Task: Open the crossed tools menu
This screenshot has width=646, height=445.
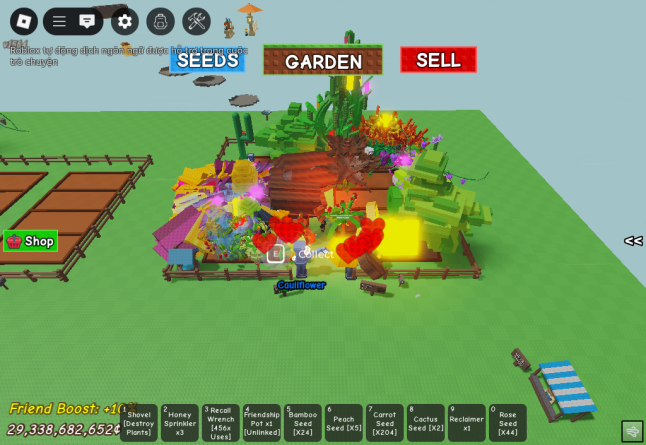Action: click(x=196, y=21)
